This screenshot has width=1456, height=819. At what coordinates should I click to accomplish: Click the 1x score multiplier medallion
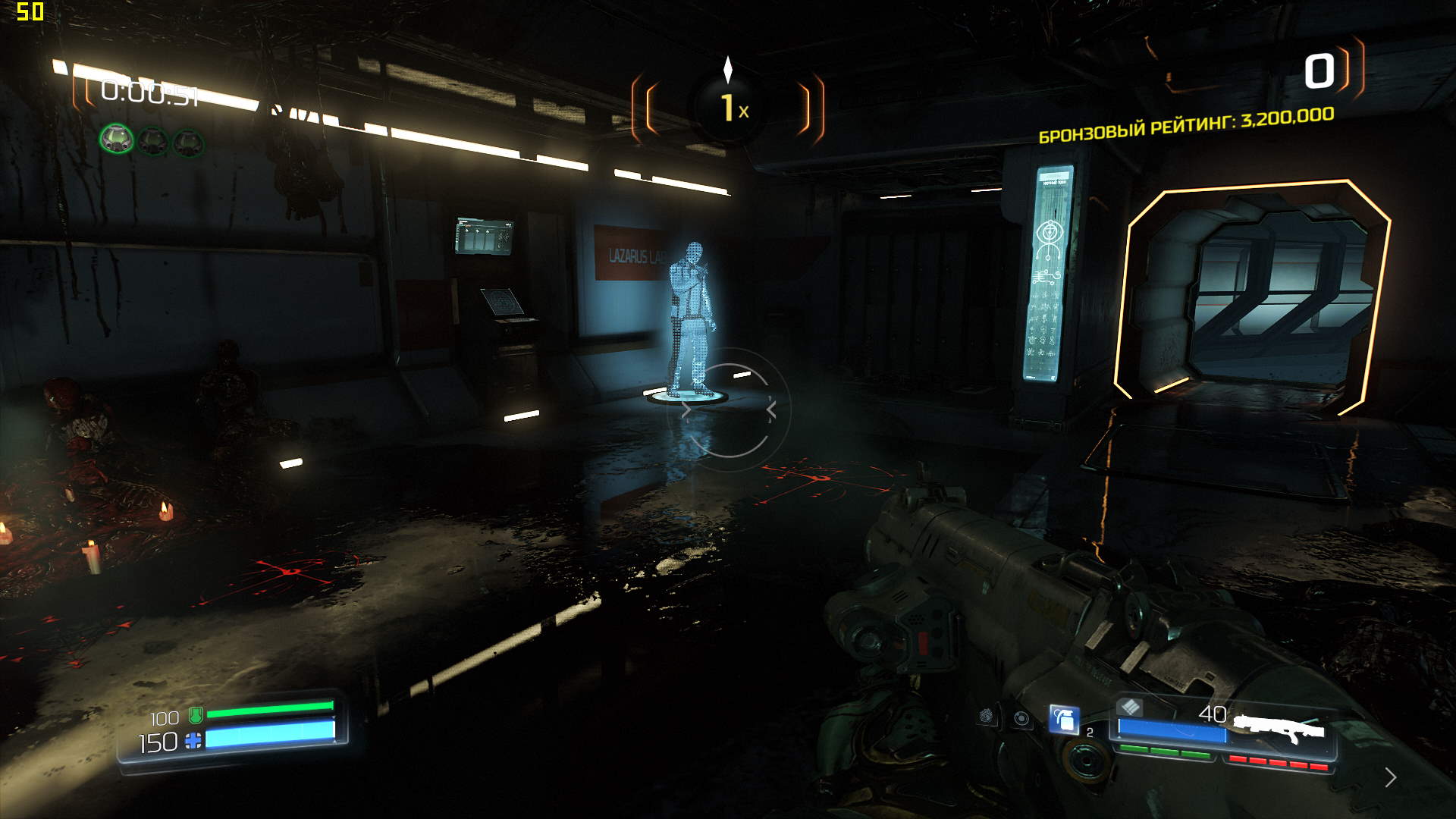(729, 108)
